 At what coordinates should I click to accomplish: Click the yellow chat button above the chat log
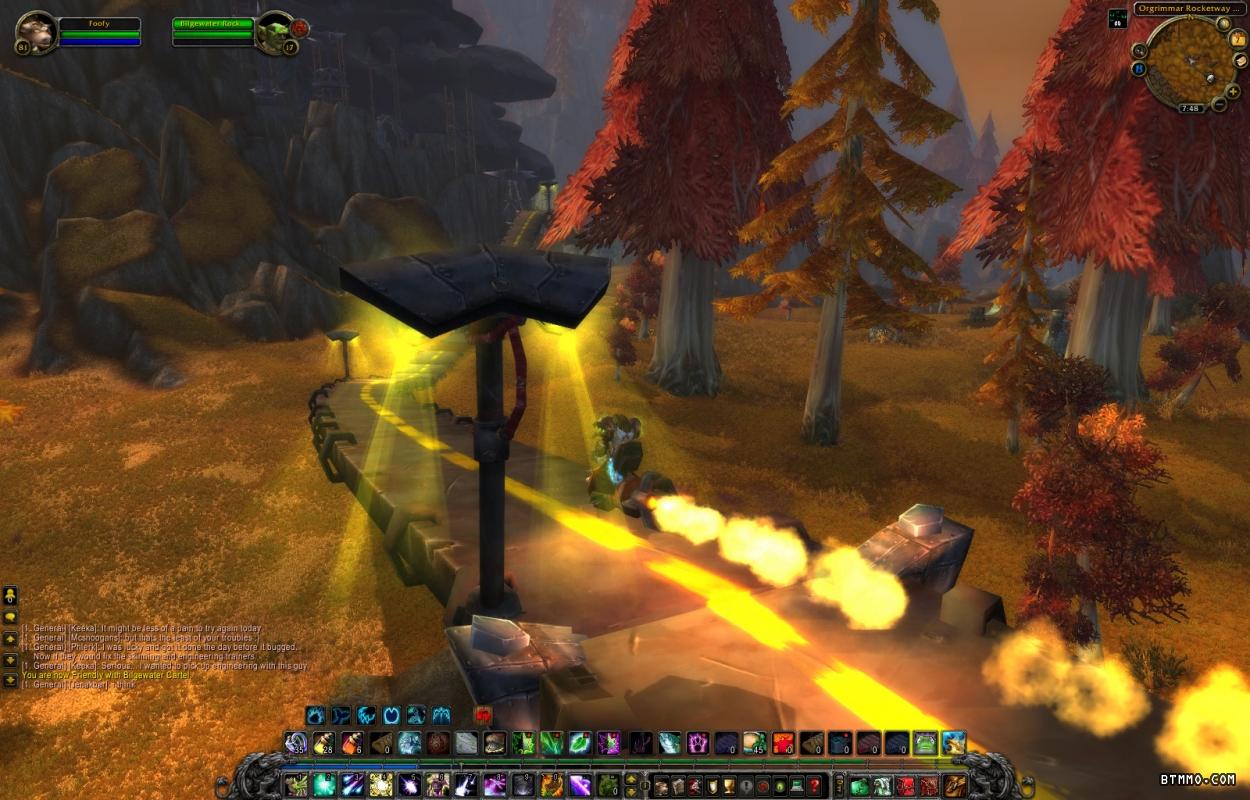(9, 596)
